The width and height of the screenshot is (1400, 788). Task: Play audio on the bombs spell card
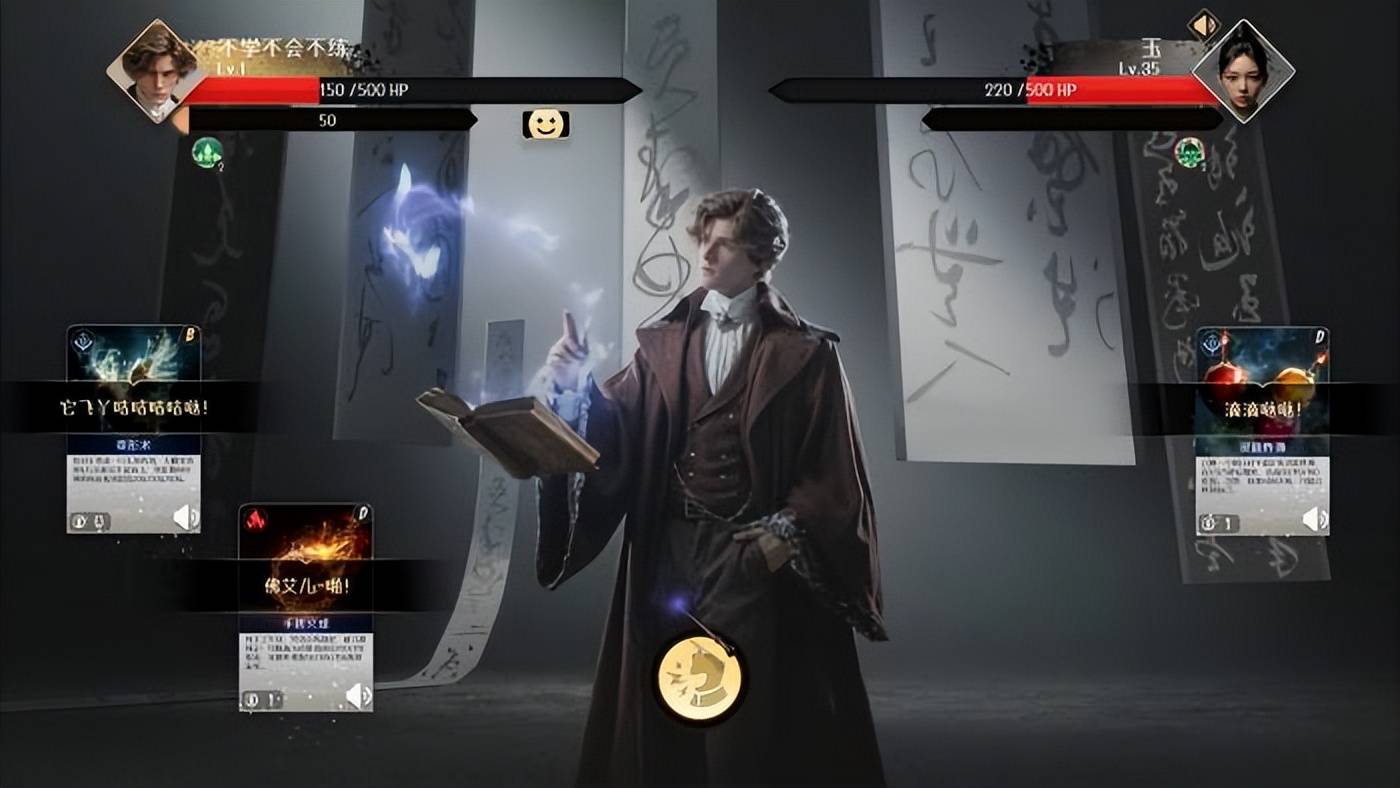pos(1315,519)
